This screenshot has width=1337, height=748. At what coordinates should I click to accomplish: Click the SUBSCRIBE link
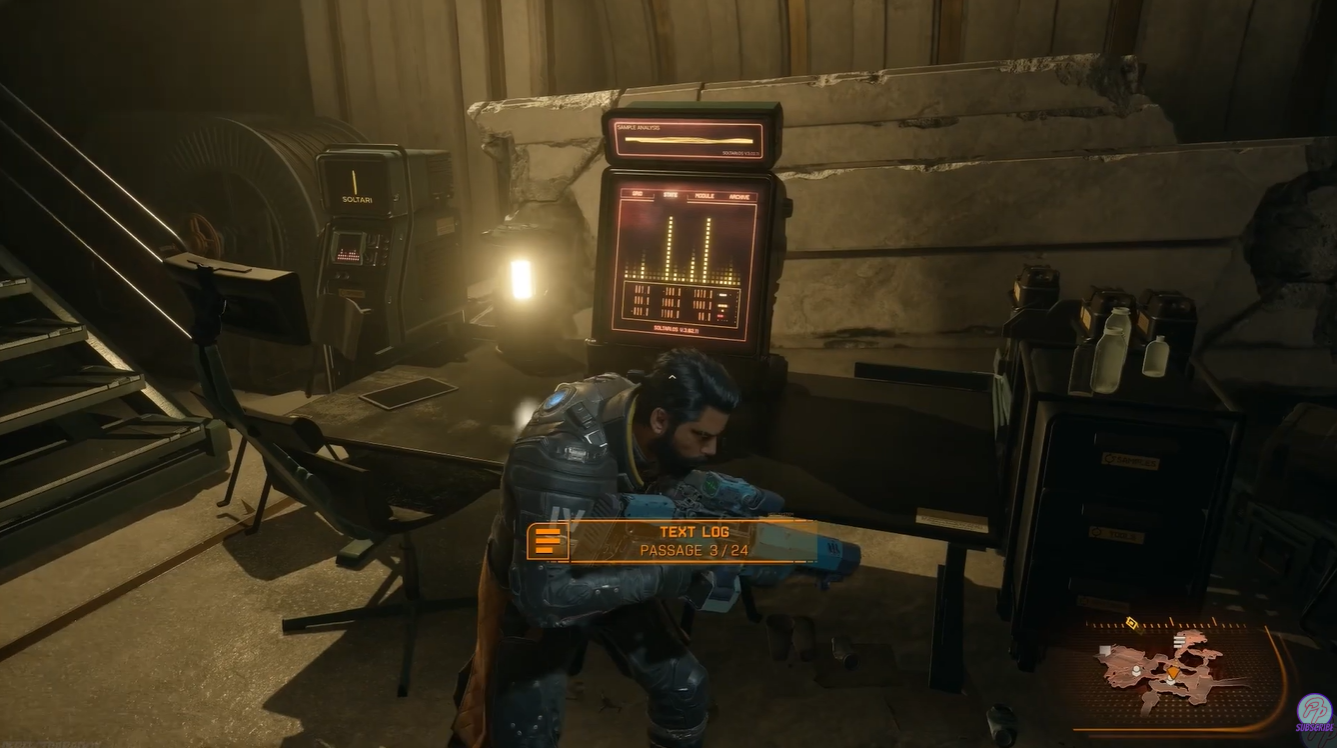click(1314, 726)
